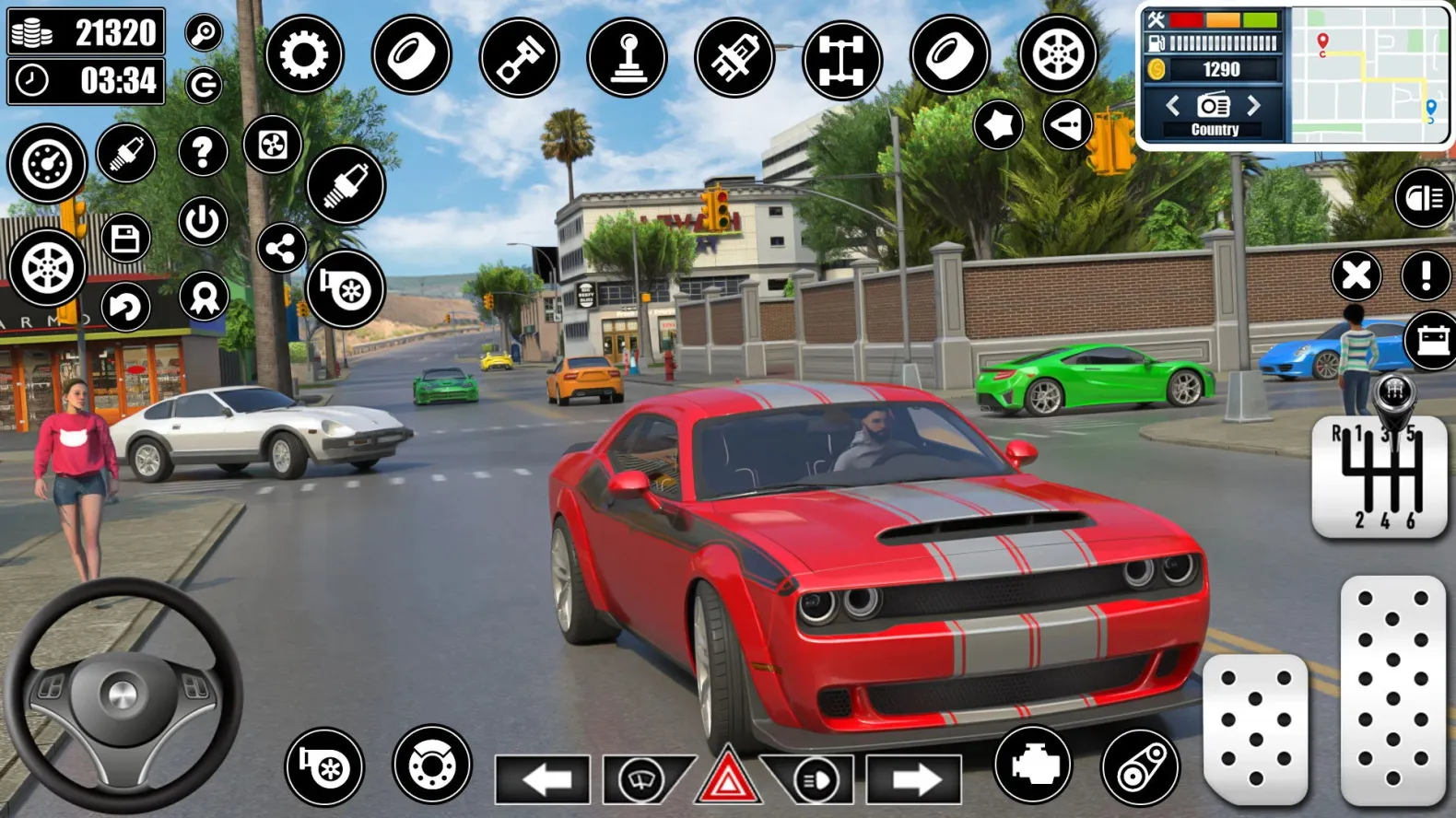The height and width of the screenshot is (818, 1456).
Task: Close the overlay with the X button
Action: (x=1356, y=275)
